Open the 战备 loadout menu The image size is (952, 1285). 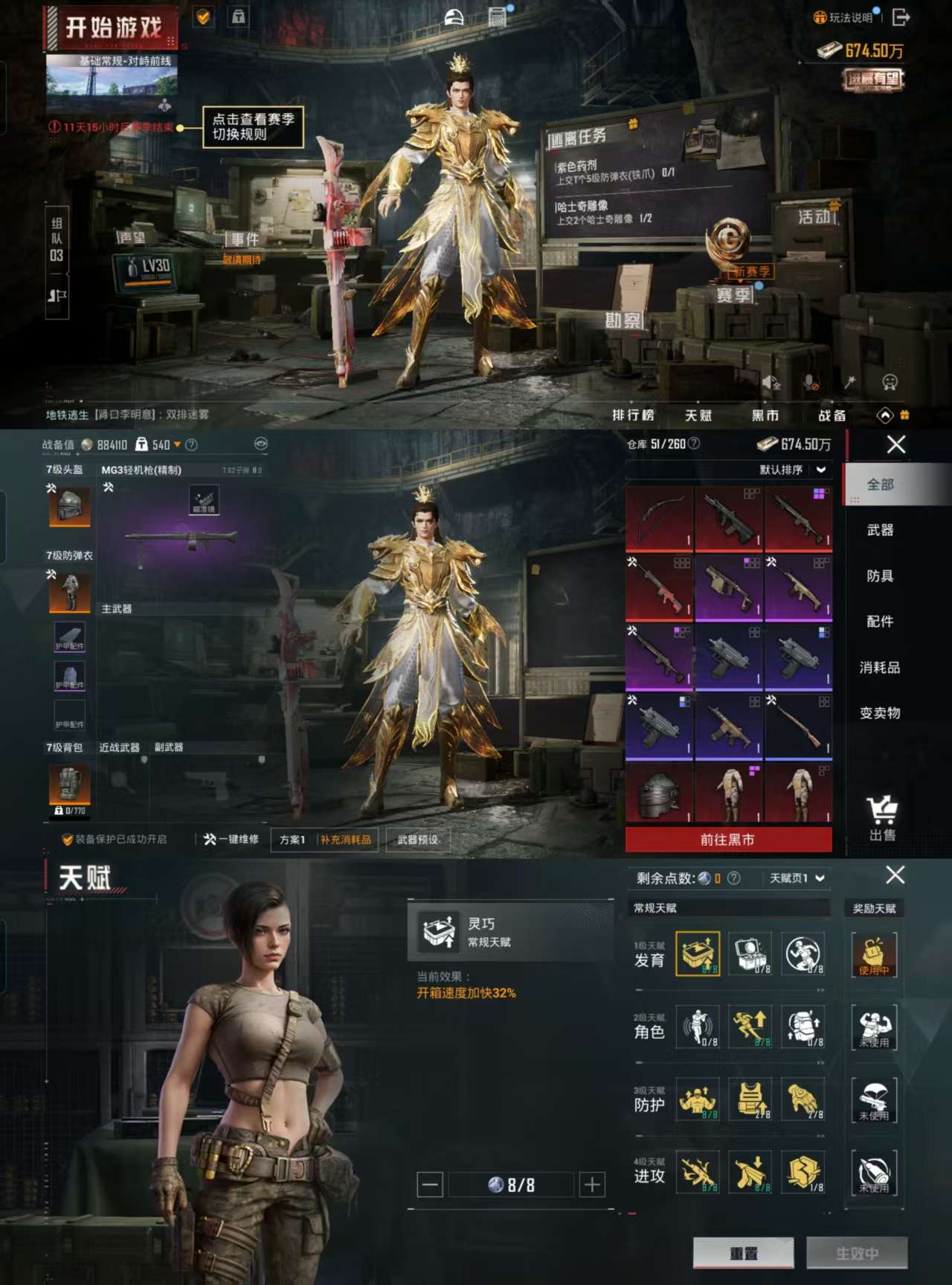coord(832,415)
